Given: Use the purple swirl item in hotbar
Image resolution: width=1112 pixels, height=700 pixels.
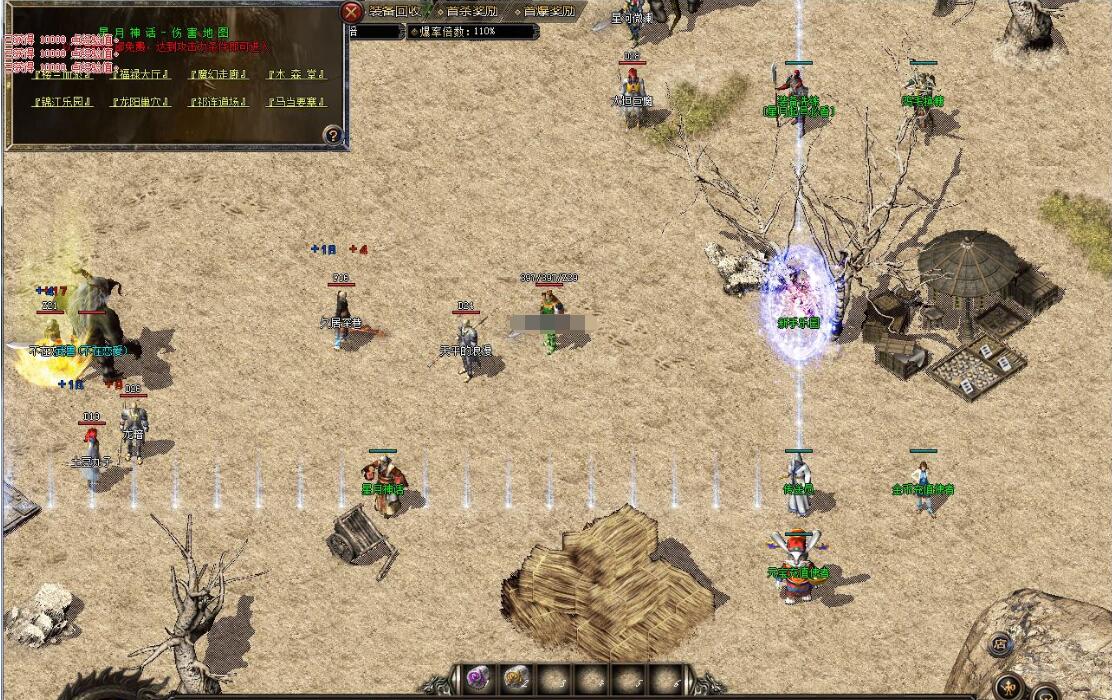Looking at the screenshot, I should pyautogui.click(x=479, y=678).
